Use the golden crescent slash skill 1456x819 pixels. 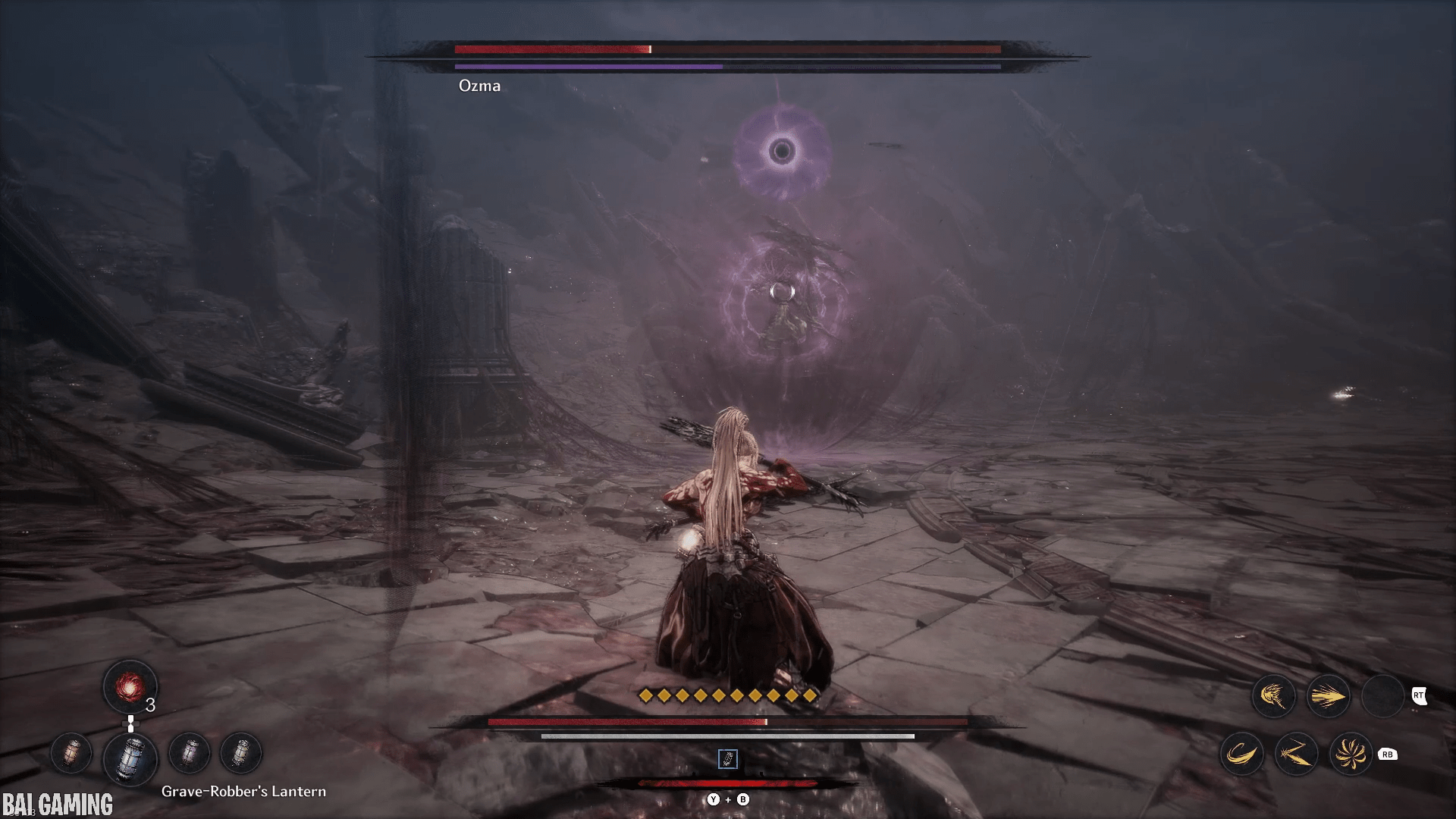pyautogui.click(x=1241, y=754)
